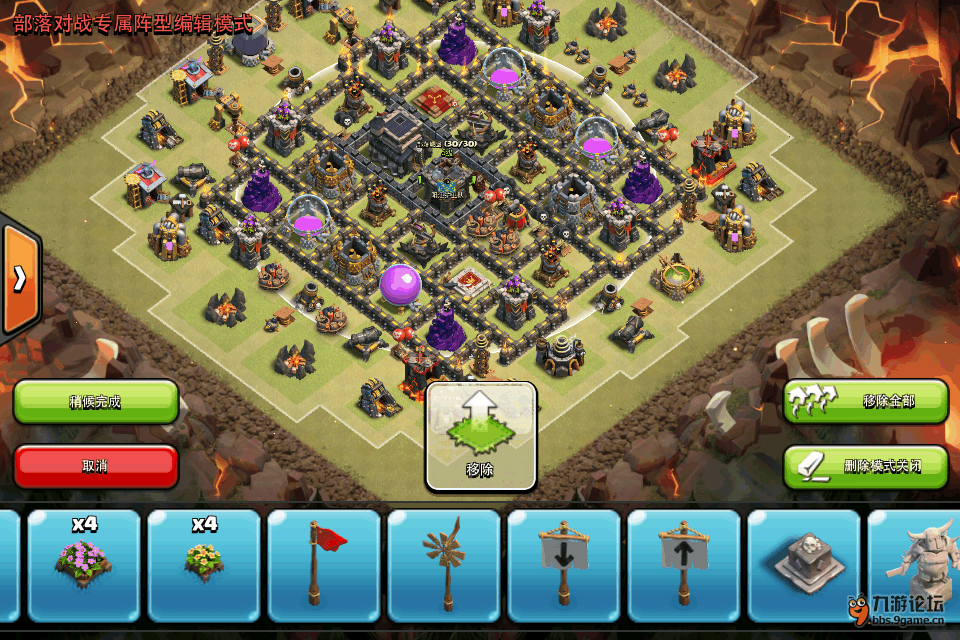Choose the stone skull monument slot
The height and width of the screenshot is (640, 960).
tap(804, 565)
